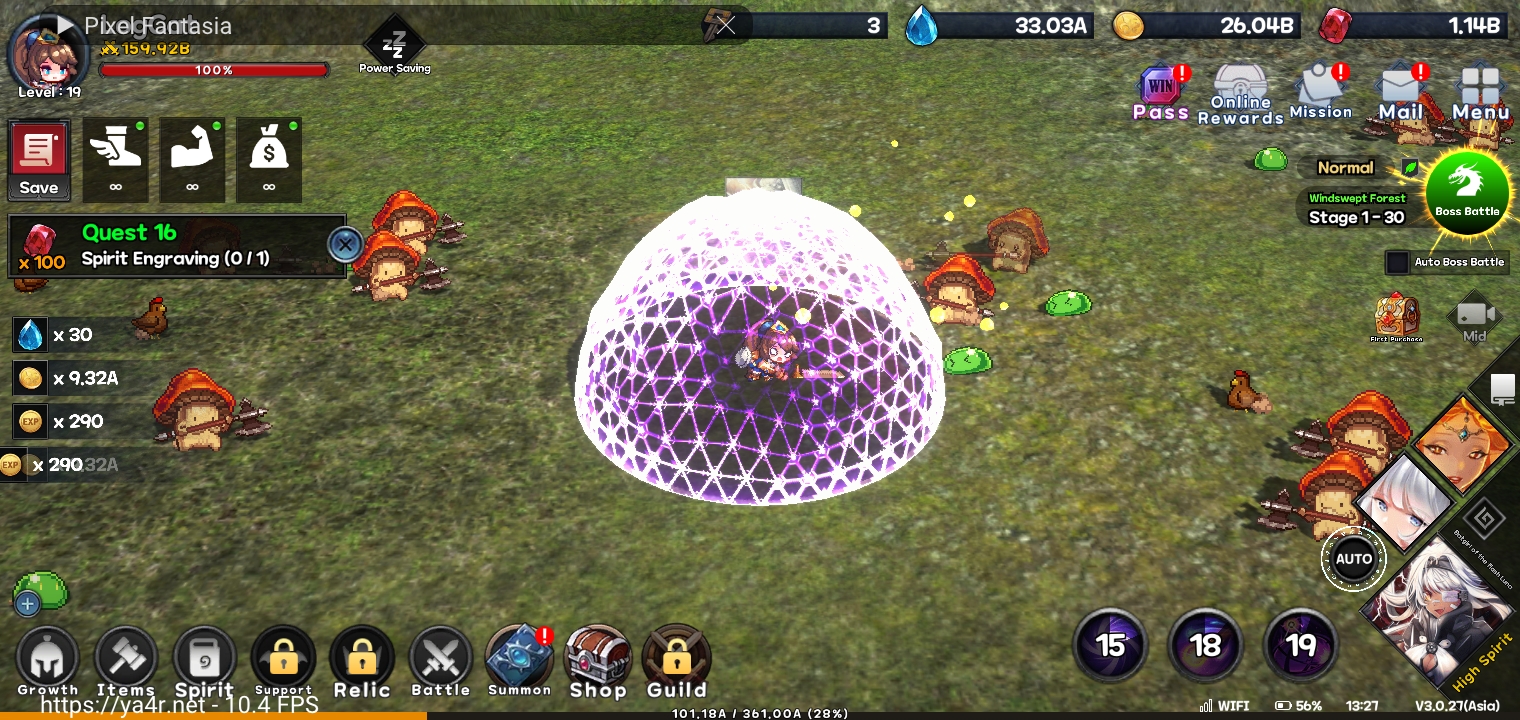Open the Items menu
Viewport: 1520px width, 720px height.
point(126,660)
